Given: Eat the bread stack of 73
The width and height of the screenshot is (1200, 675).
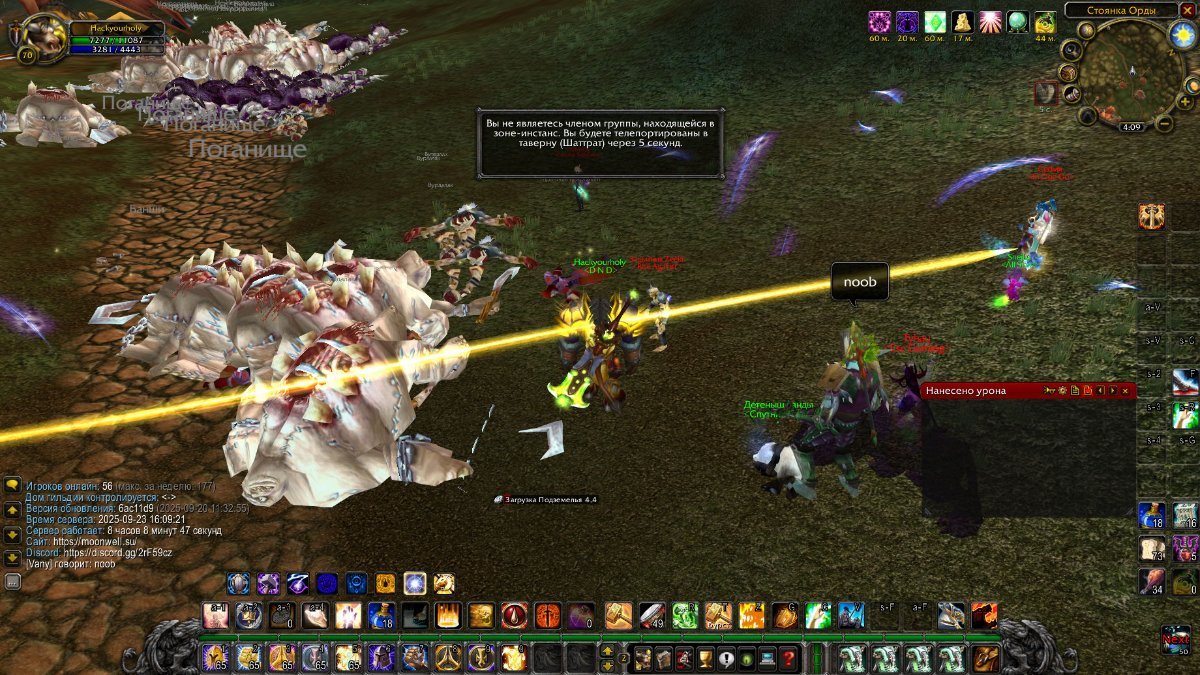Looking at the screenshot, I should 1152,548.
